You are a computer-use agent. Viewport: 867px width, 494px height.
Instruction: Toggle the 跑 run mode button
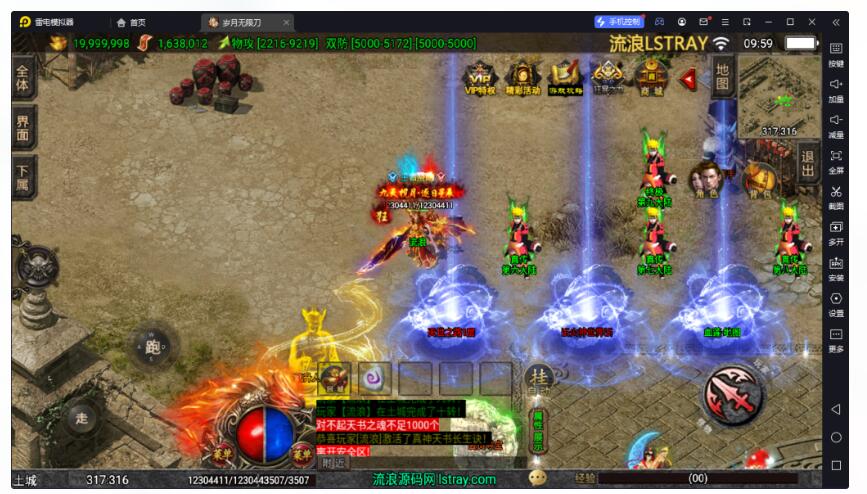click(x=152, y=348)
